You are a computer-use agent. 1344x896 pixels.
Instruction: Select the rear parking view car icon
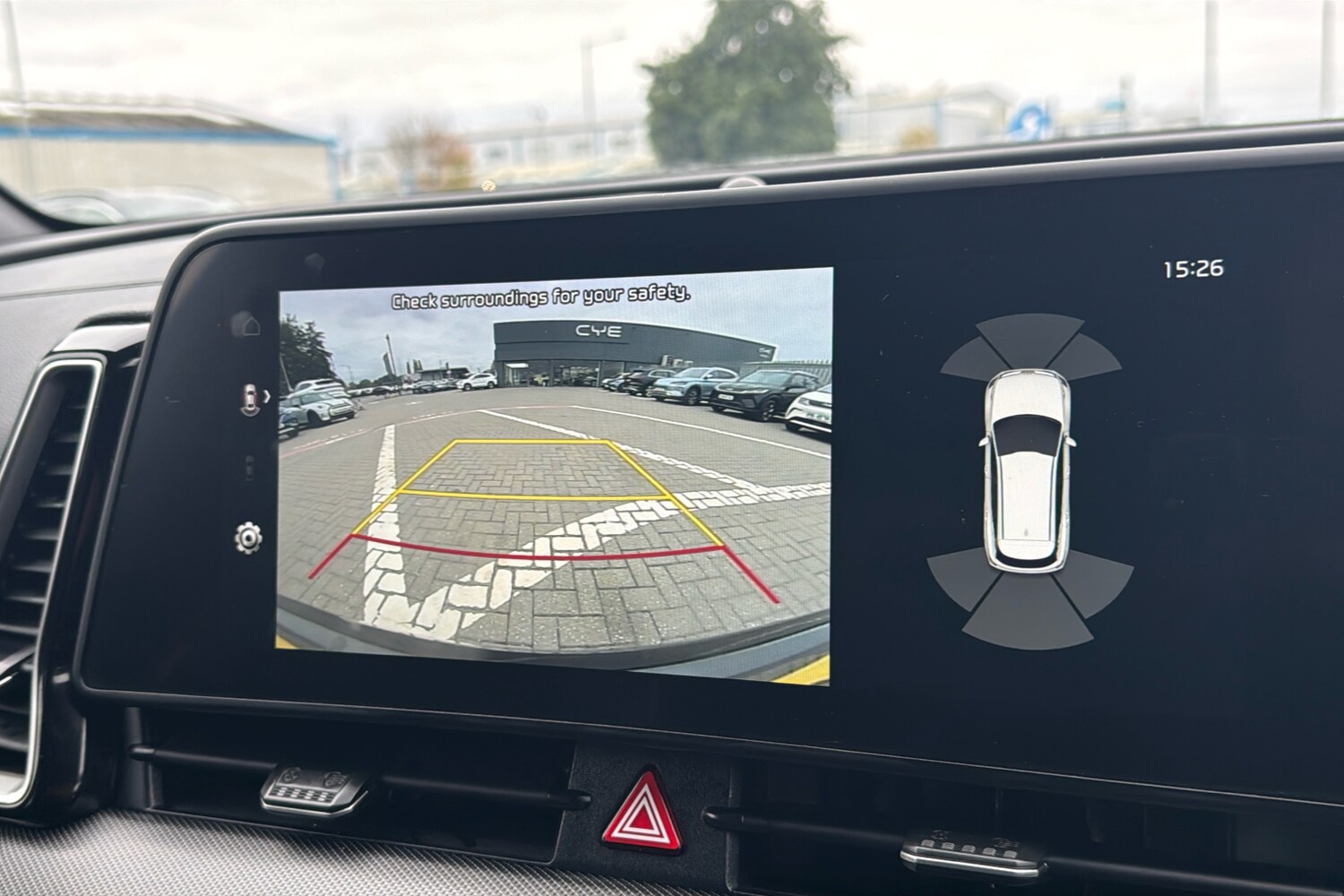[249, 399]
